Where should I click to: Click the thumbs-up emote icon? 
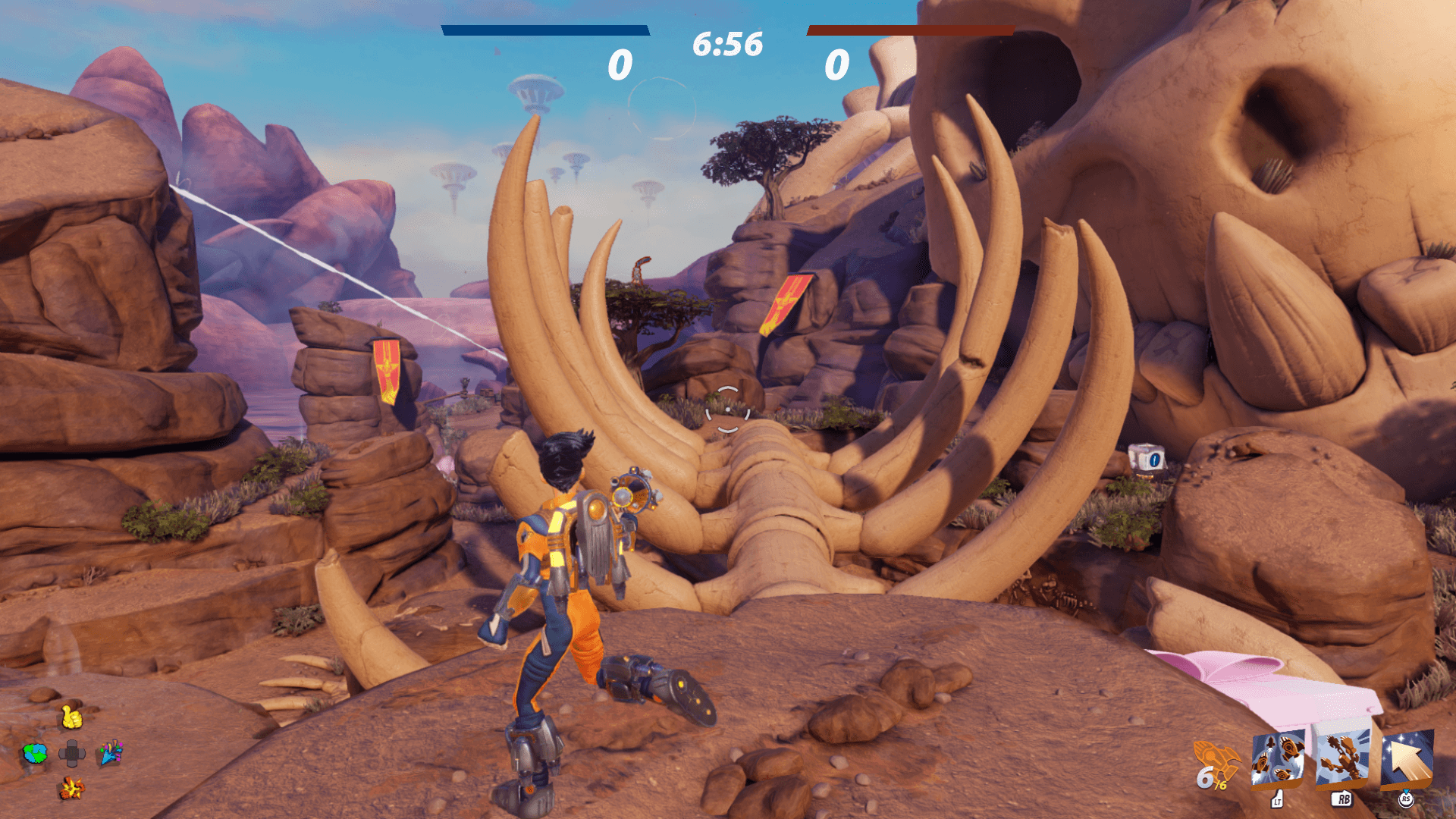71,717
